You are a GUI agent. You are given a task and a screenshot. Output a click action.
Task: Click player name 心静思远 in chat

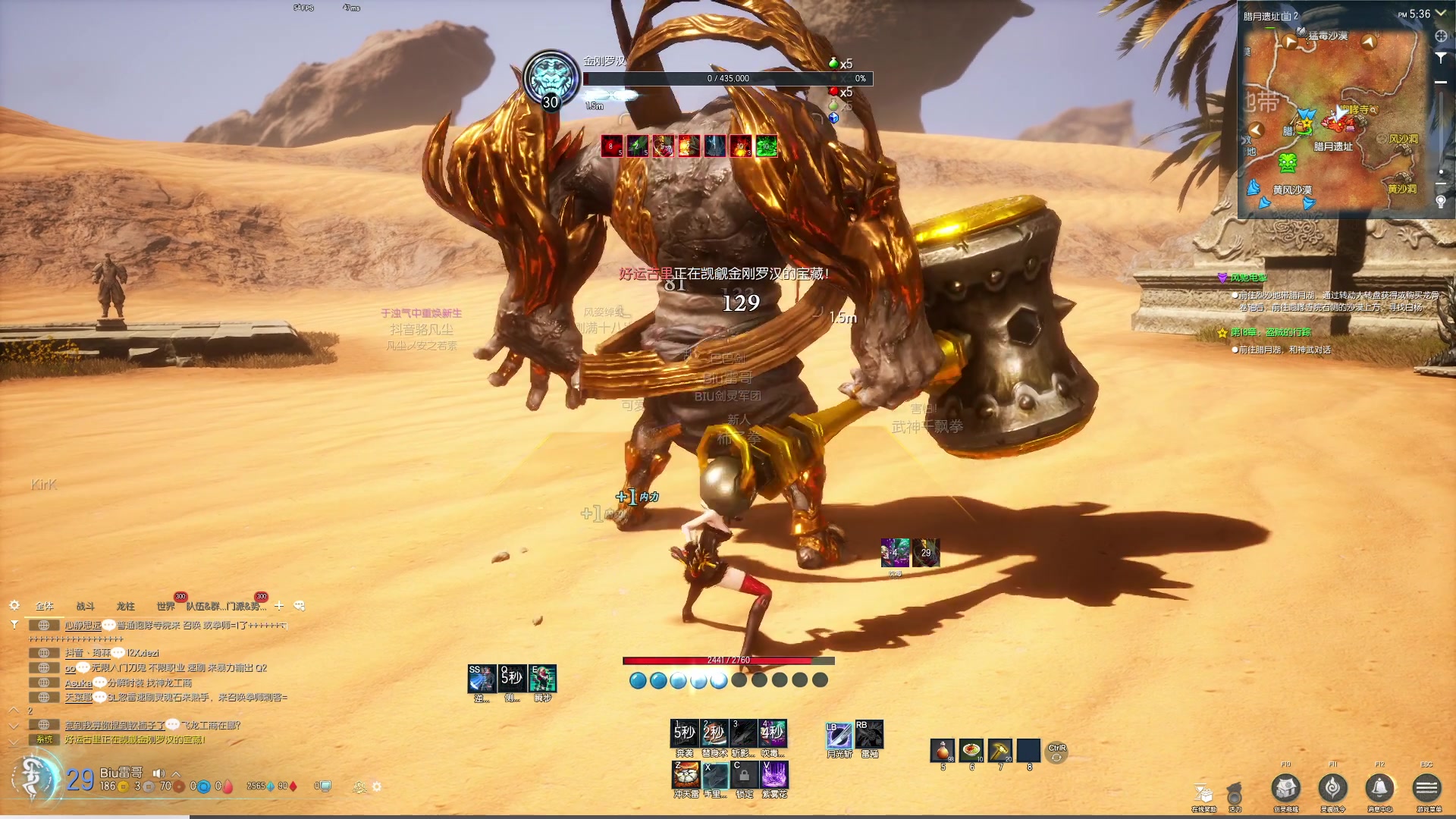83,626
